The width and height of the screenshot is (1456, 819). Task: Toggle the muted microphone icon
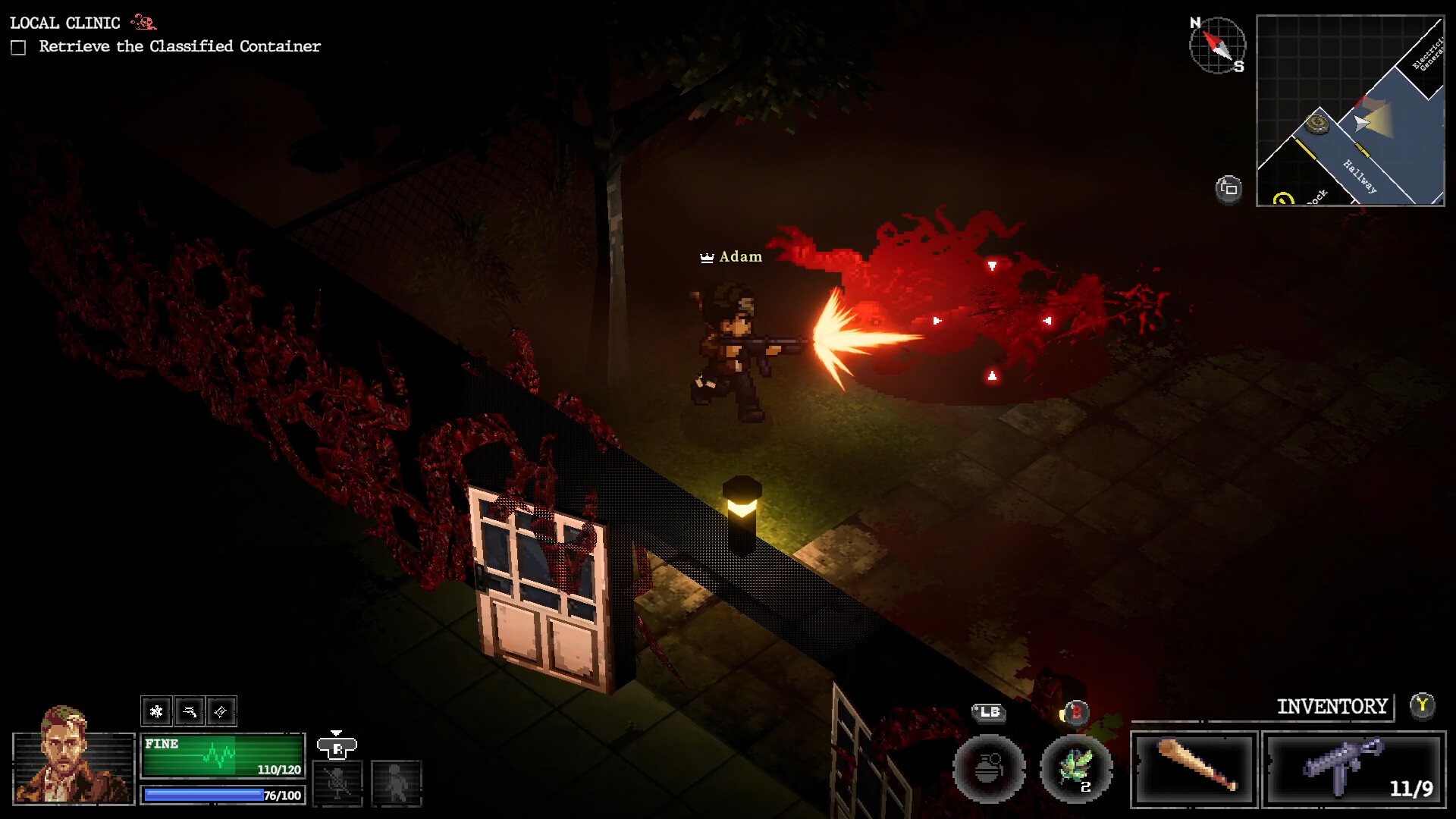pos(337,783)
